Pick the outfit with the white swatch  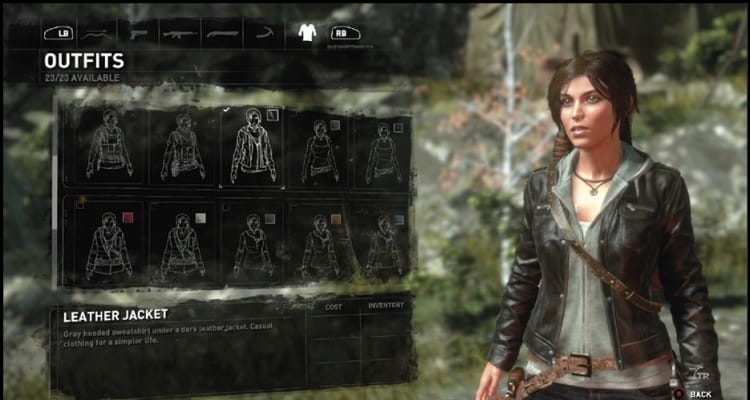point(183,243)
